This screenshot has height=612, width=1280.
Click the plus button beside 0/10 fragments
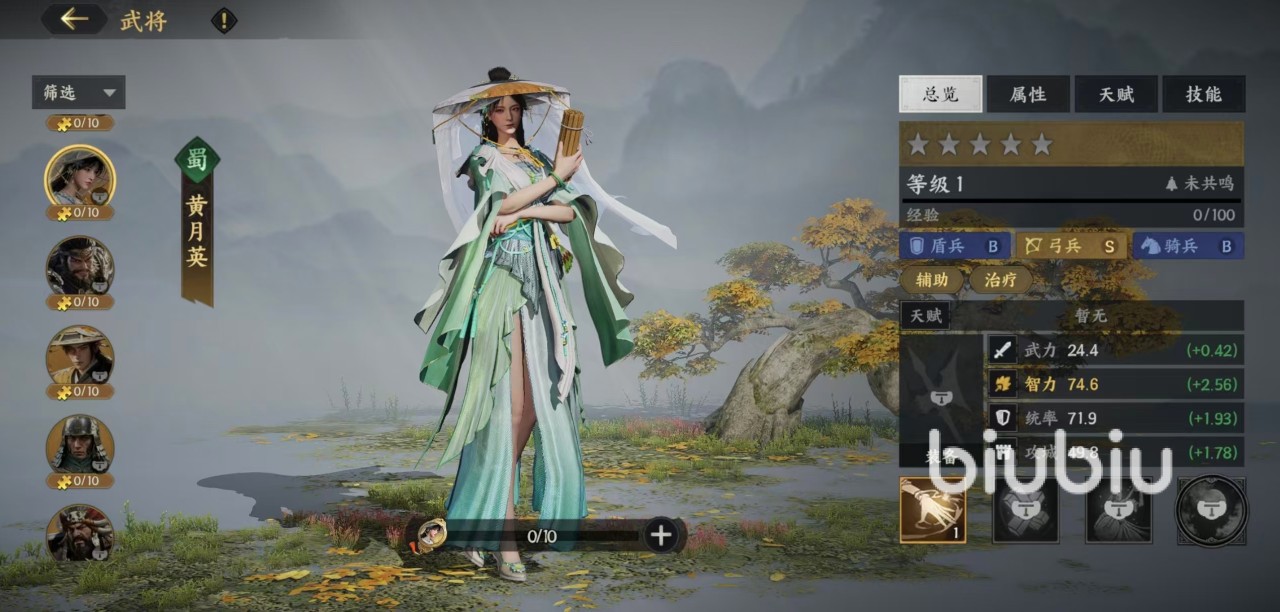point(661,535)
